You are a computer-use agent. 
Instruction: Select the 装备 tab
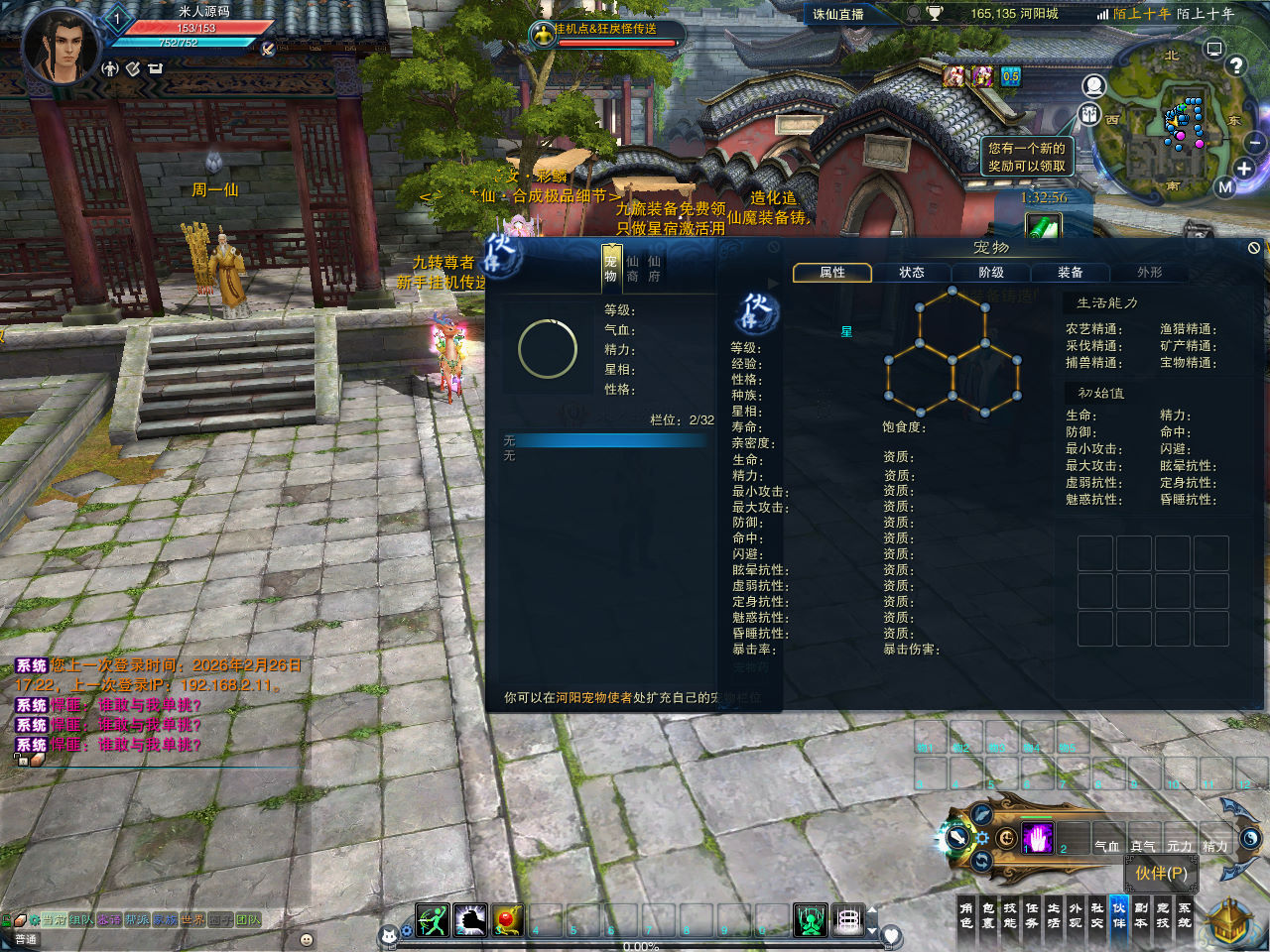(x=1070, y=273)
